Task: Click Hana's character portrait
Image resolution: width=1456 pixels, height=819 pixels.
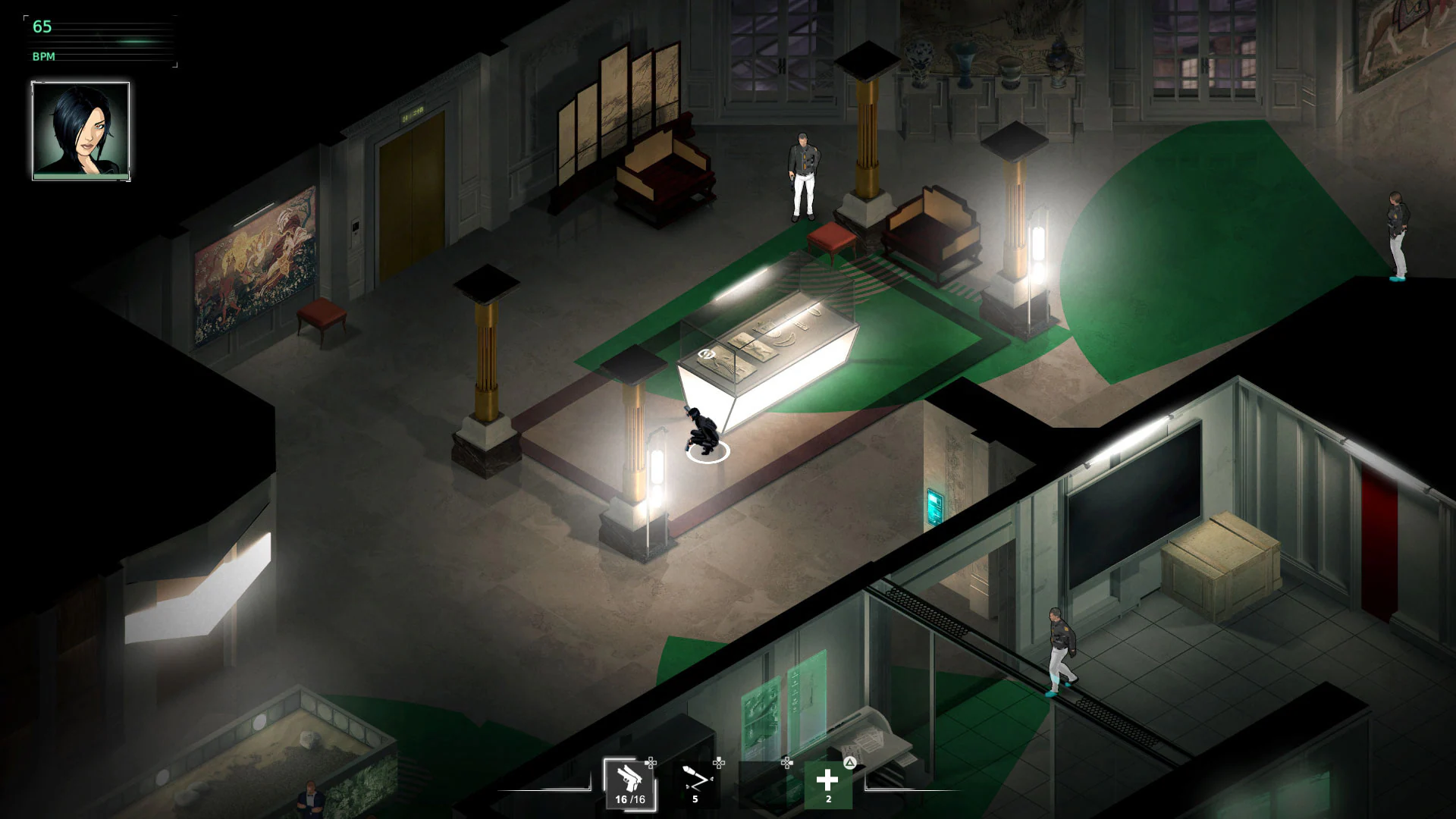Action: click(x=80, y=131)
